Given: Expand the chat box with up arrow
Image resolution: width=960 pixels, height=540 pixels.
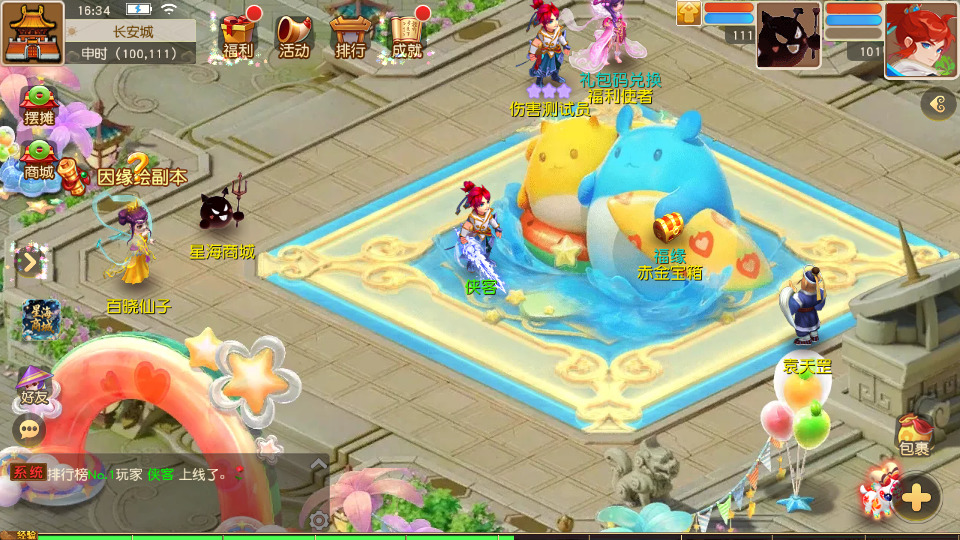Looking at the screenshot, I should [318, 464].
